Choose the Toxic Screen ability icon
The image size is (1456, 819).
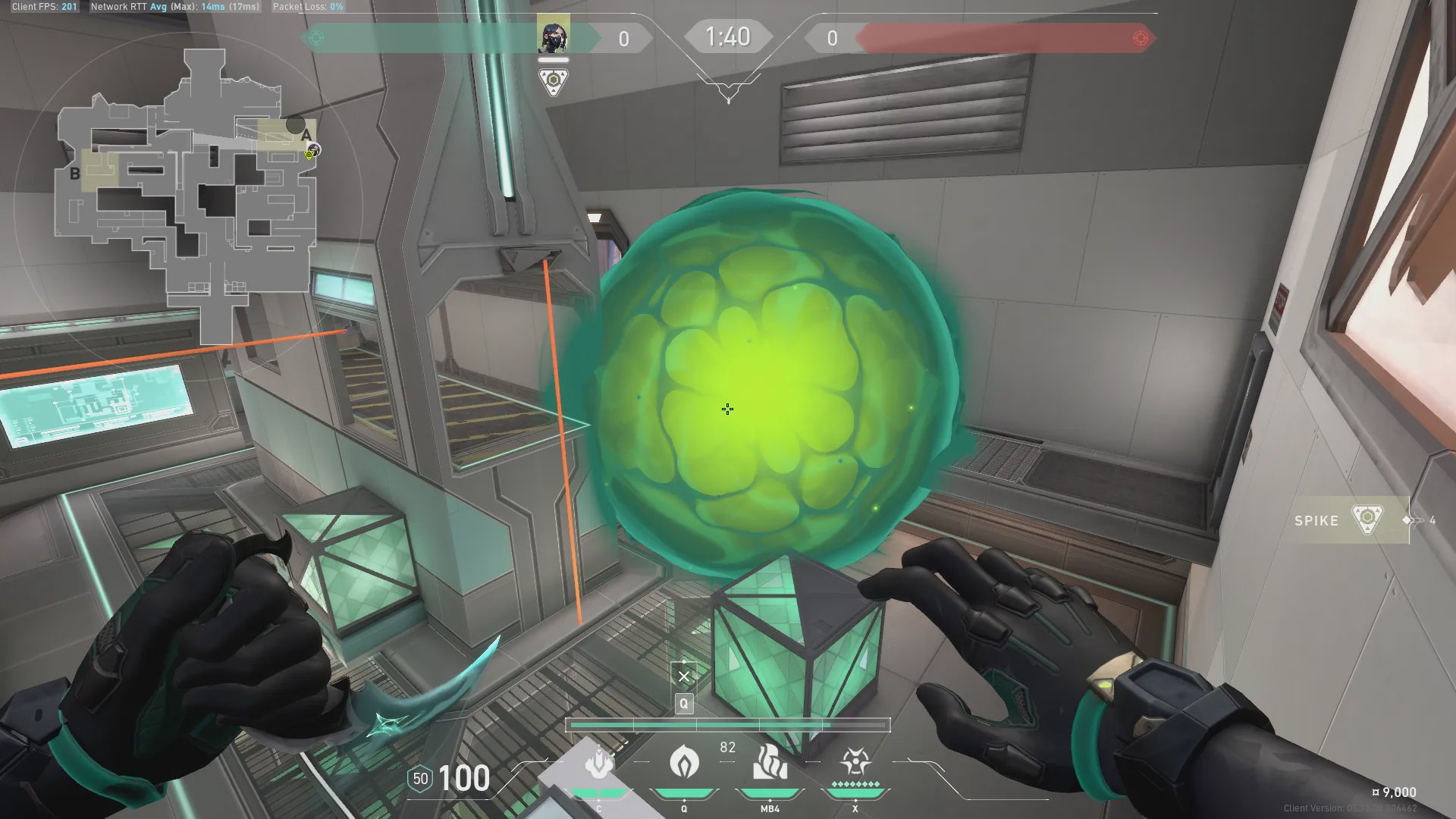[770, 761]
